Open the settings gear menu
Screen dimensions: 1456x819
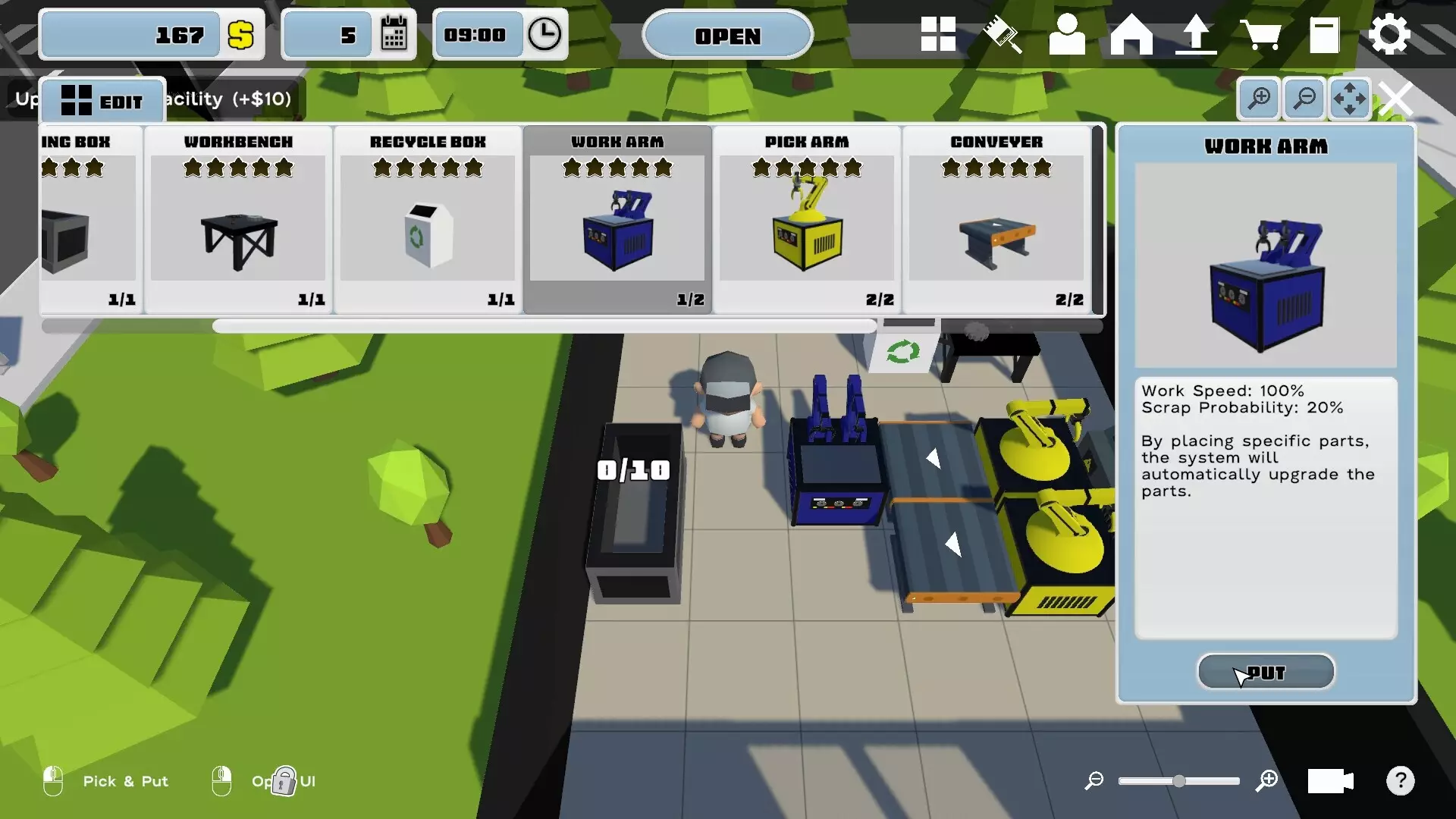point(1389,35)
